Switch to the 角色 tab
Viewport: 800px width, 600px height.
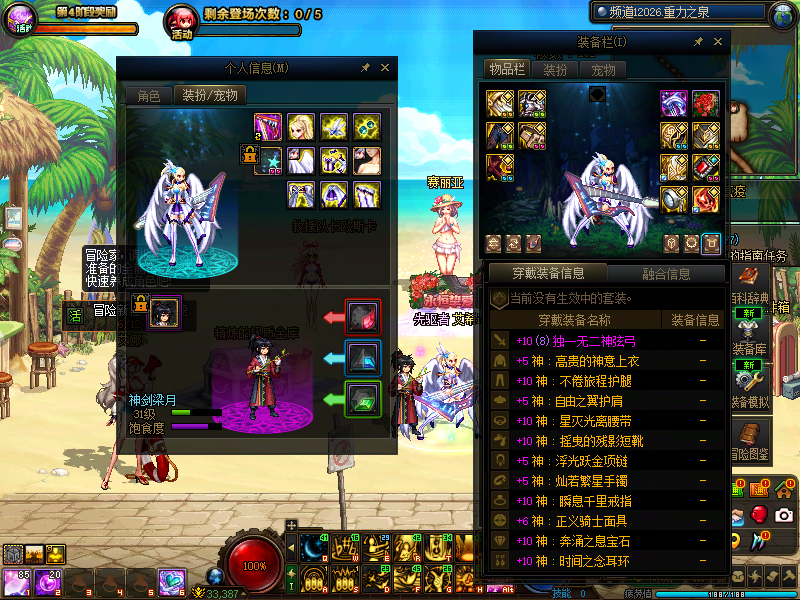tap(148, 96)
